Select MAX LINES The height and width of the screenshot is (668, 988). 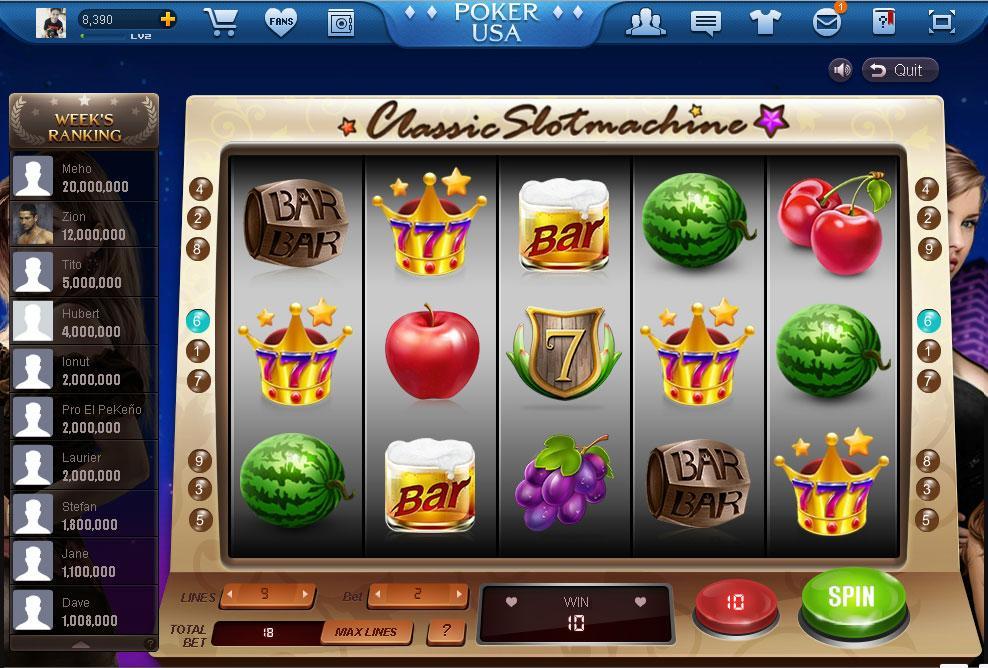365,632
